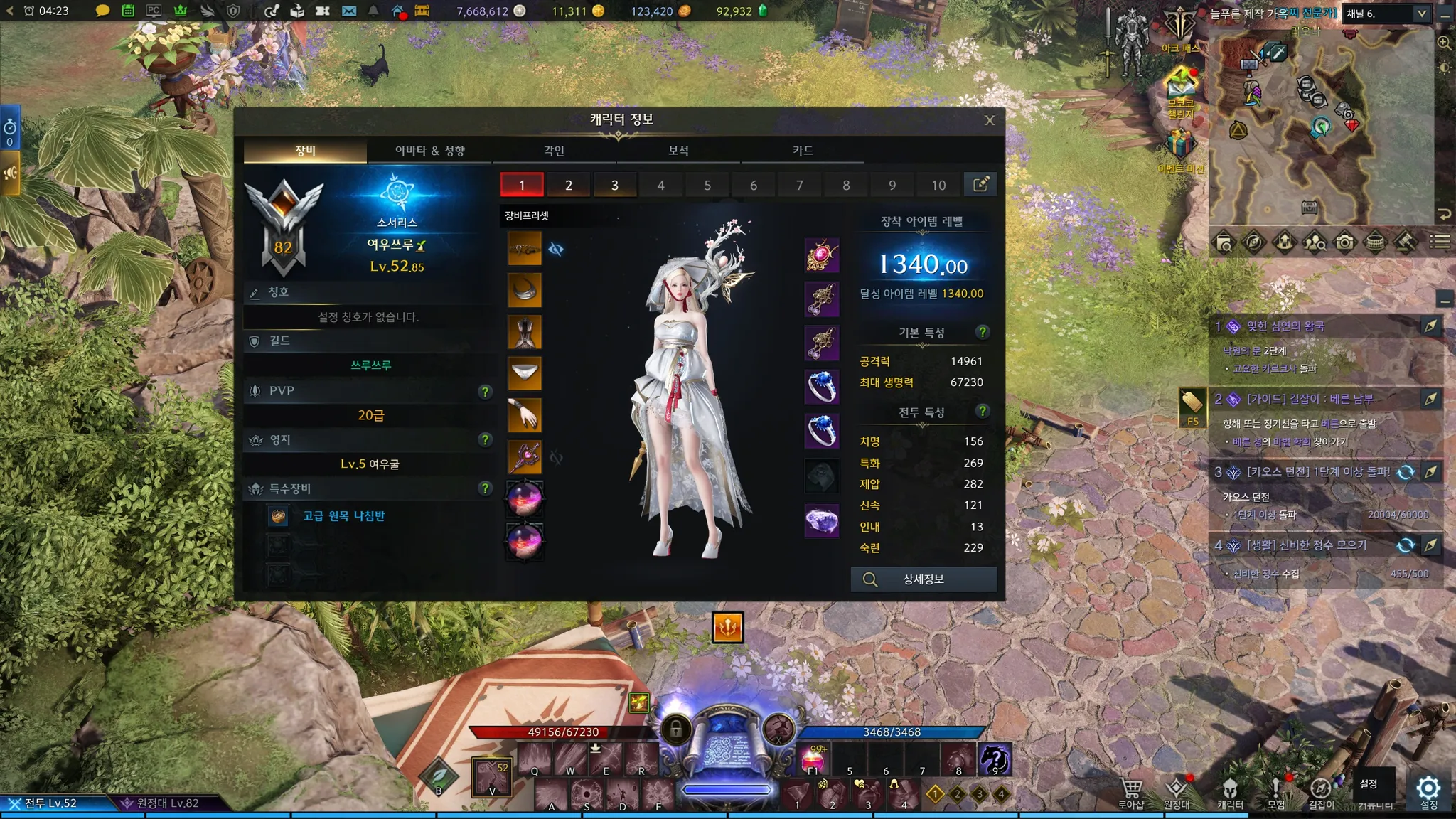
Task: Select the equipped staff weapon slot
Action: (x=525, y=456)
